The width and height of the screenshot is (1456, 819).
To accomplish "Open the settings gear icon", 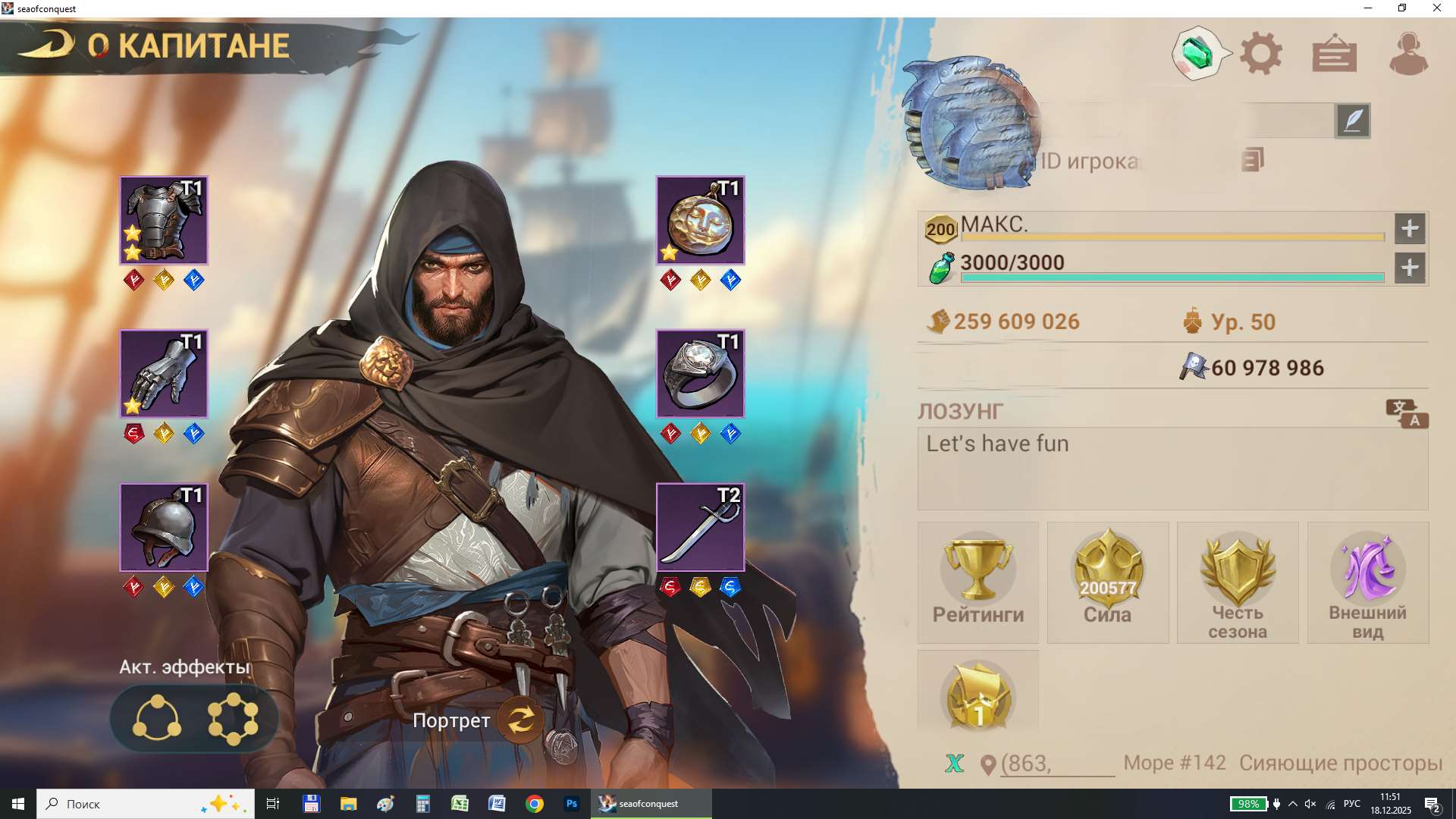I will 1260,52.
